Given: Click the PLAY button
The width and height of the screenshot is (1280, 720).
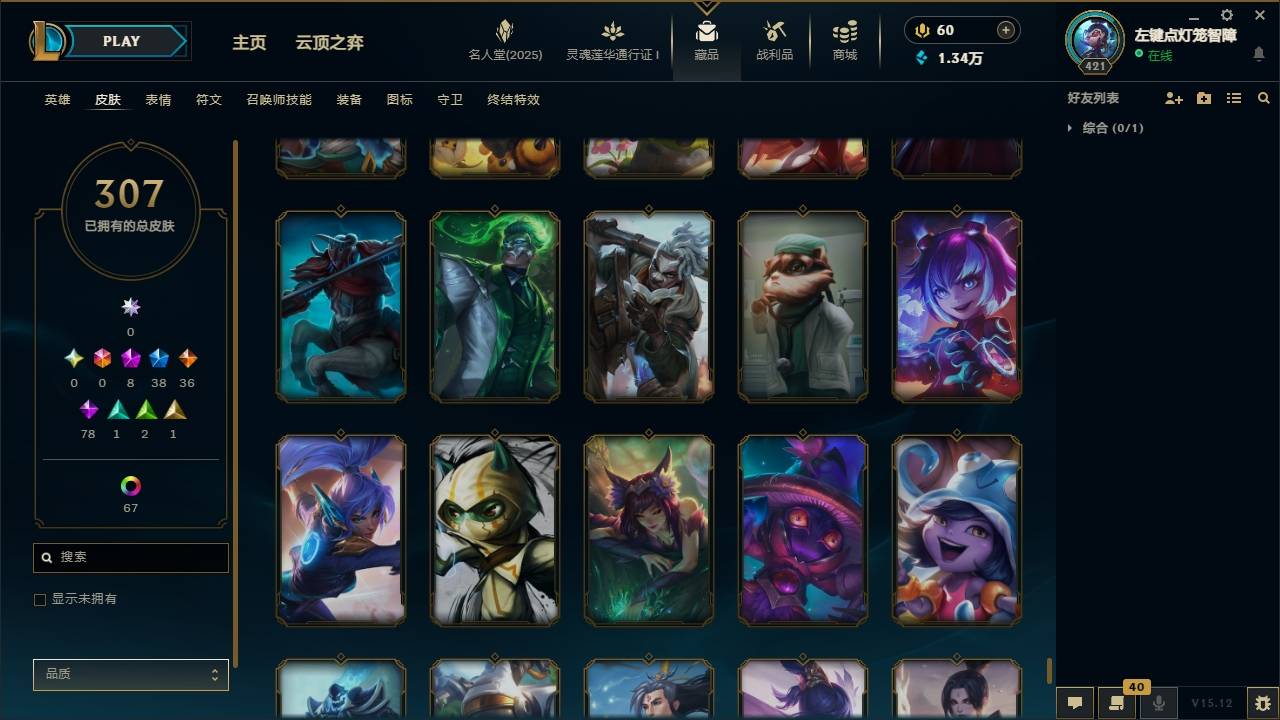Looking at the screenshot, I should (x=120, y=41).
